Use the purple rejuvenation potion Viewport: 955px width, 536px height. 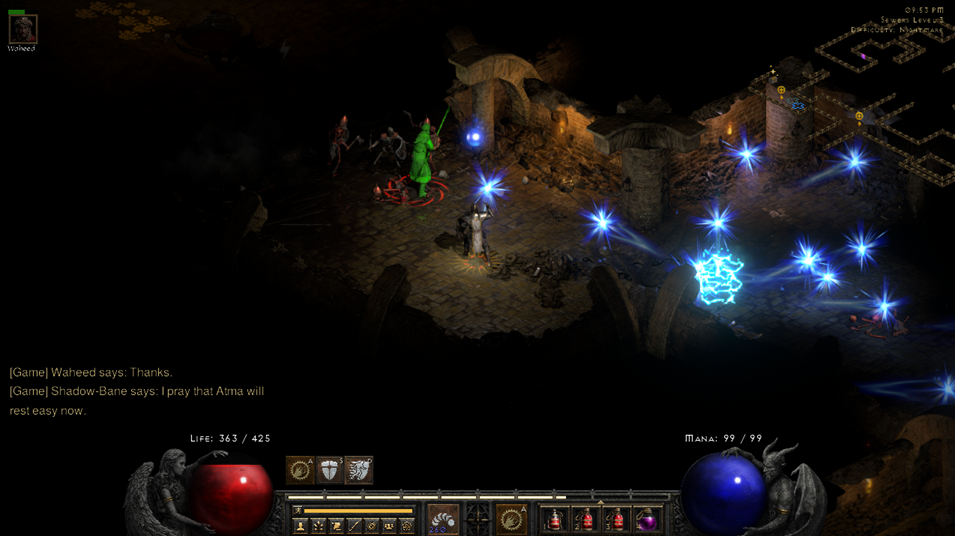(648, 520)
